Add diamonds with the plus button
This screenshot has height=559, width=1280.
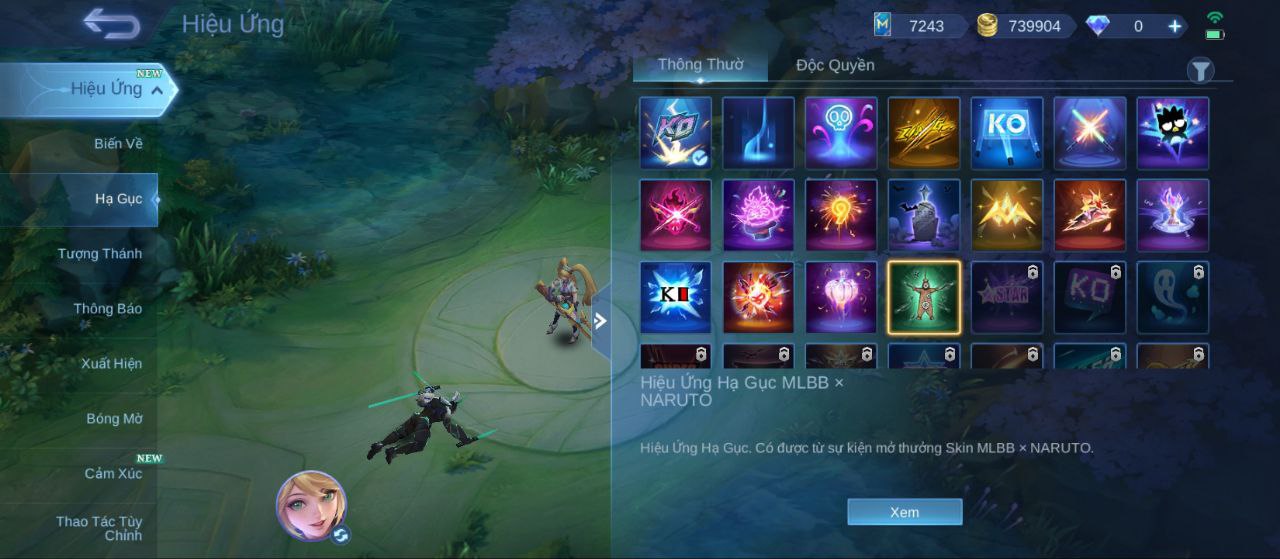click(x=1175, y=27)
